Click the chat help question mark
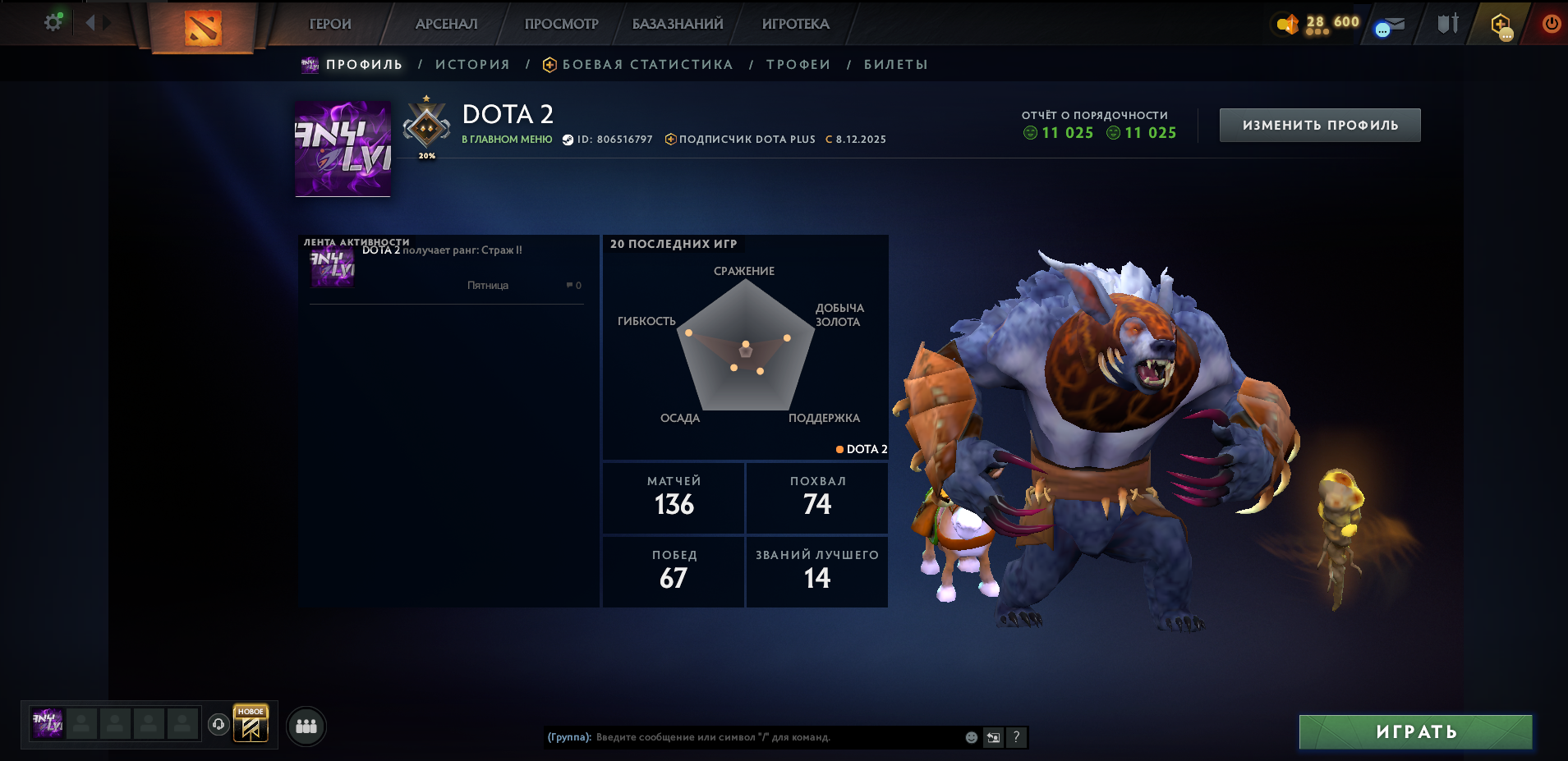The height and width of the screenshot is (761, 1568). coord(1016,737)
